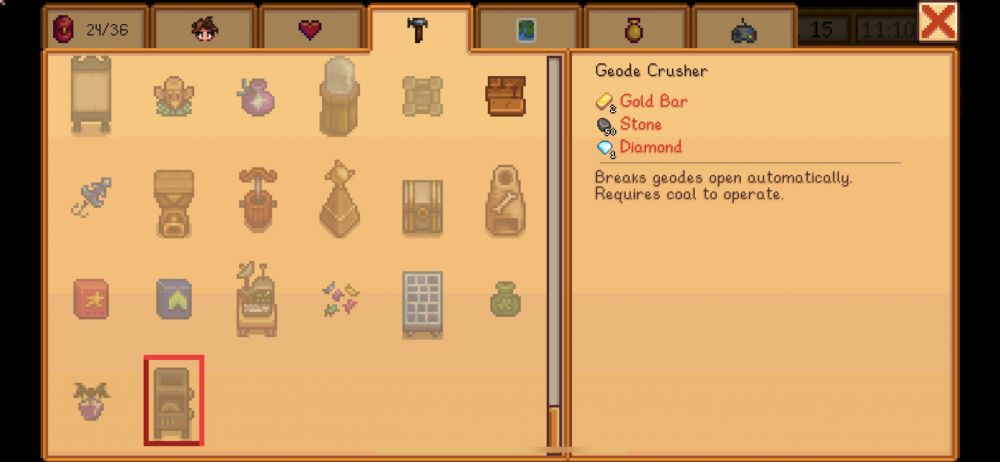
Task: Select the hammer crafting tab
Action: [x=419, y=29]
